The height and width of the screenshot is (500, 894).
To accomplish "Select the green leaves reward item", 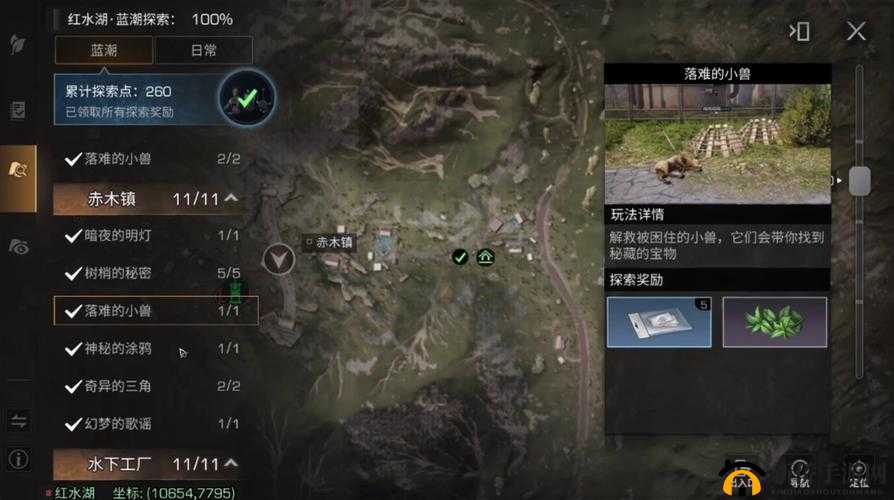I will point(775,322).
